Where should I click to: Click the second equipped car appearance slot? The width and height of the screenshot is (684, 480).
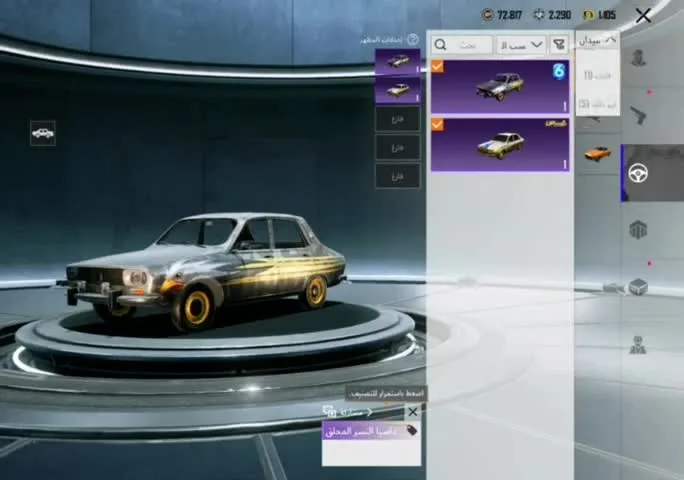click(397, 90)
